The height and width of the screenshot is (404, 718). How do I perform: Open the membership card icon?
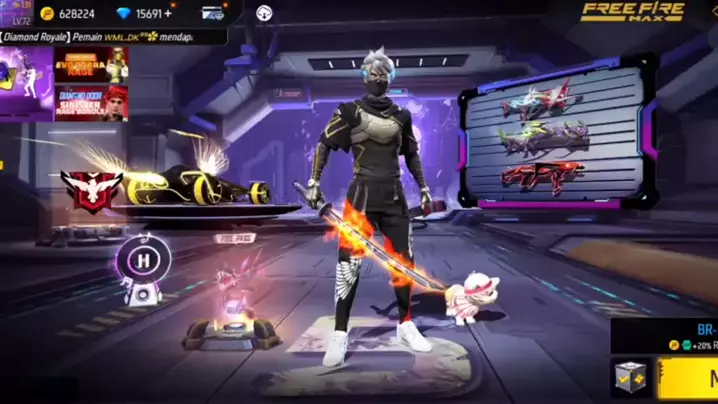click(x=213, y=13)
